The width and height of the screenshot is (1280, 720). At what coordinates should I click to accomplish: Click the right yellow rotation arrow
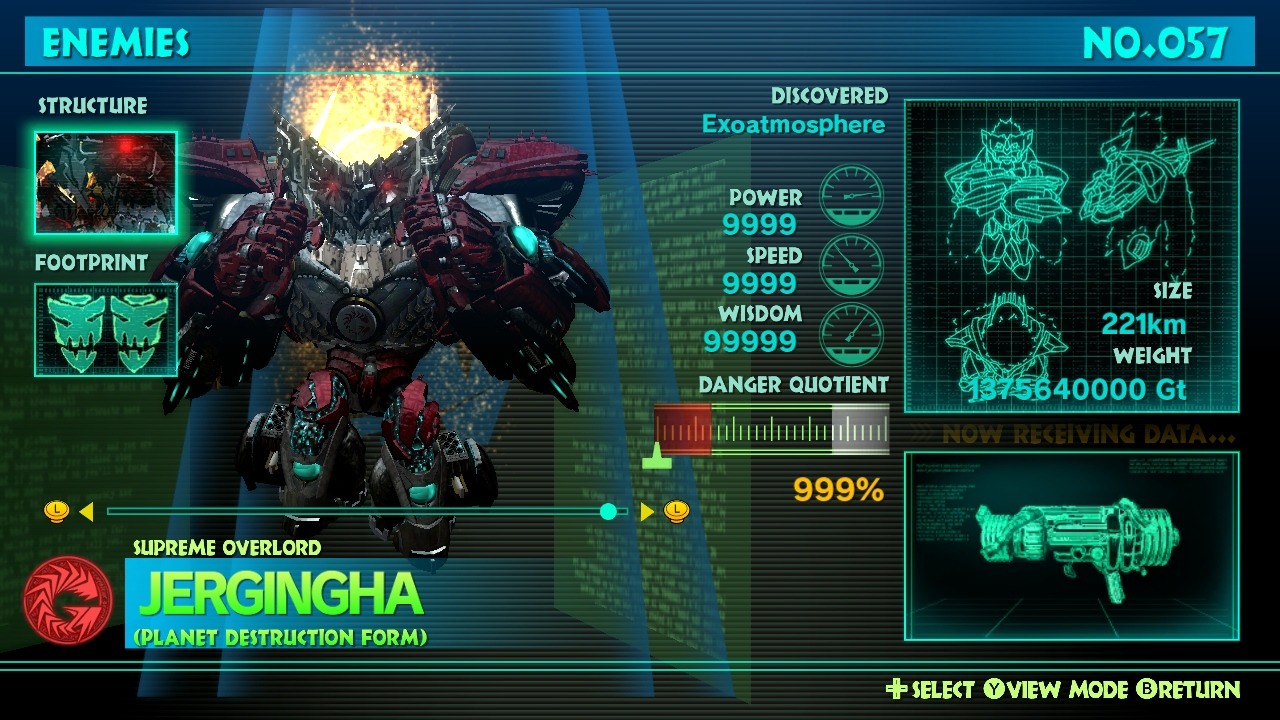coord(647,512)
